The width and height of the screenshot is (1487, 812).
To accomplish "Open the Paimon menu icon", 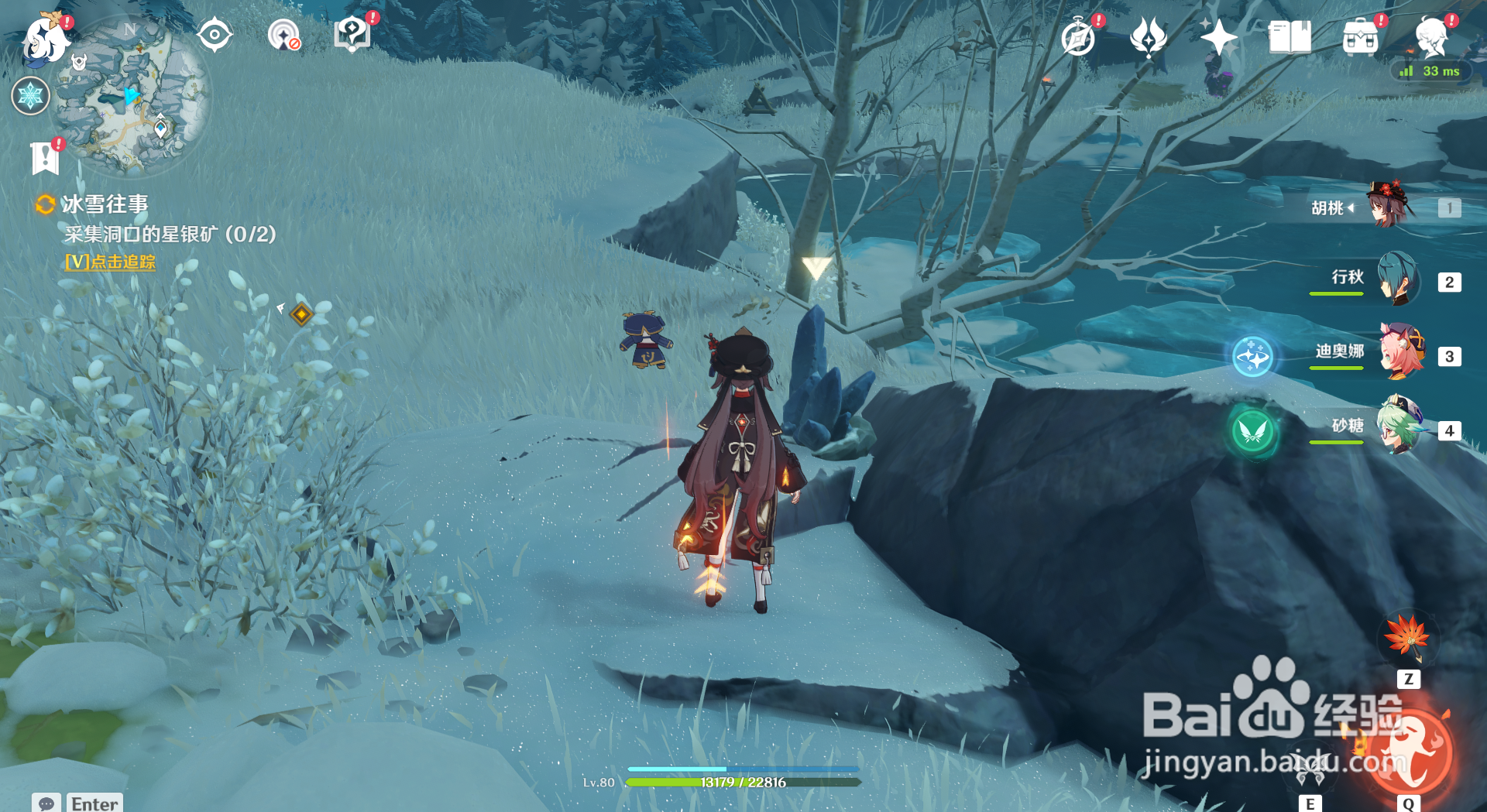I will tap(45, 39).
